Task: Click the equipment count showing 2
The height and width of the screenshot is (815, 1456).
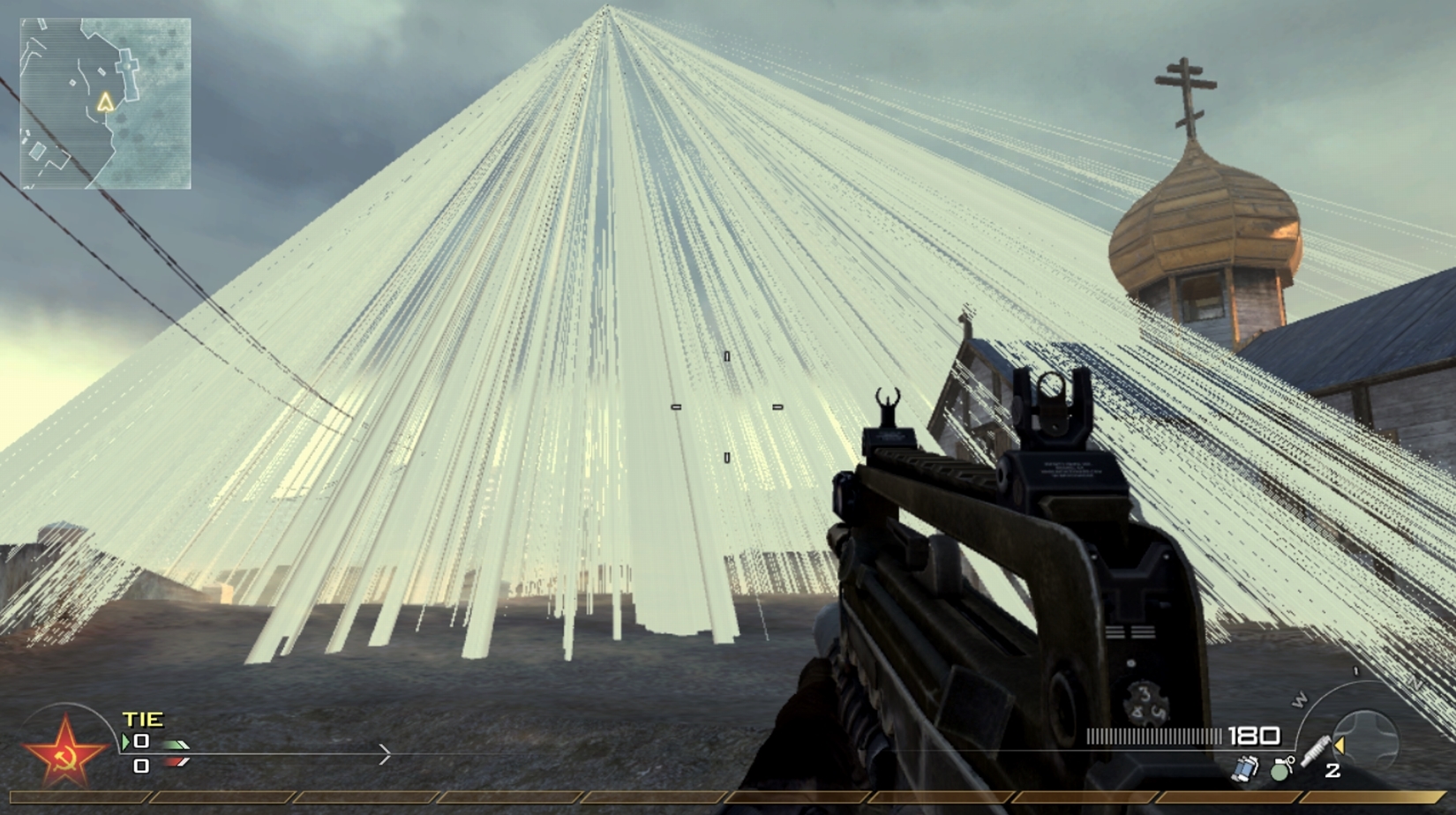Action: click(1332, 770)
